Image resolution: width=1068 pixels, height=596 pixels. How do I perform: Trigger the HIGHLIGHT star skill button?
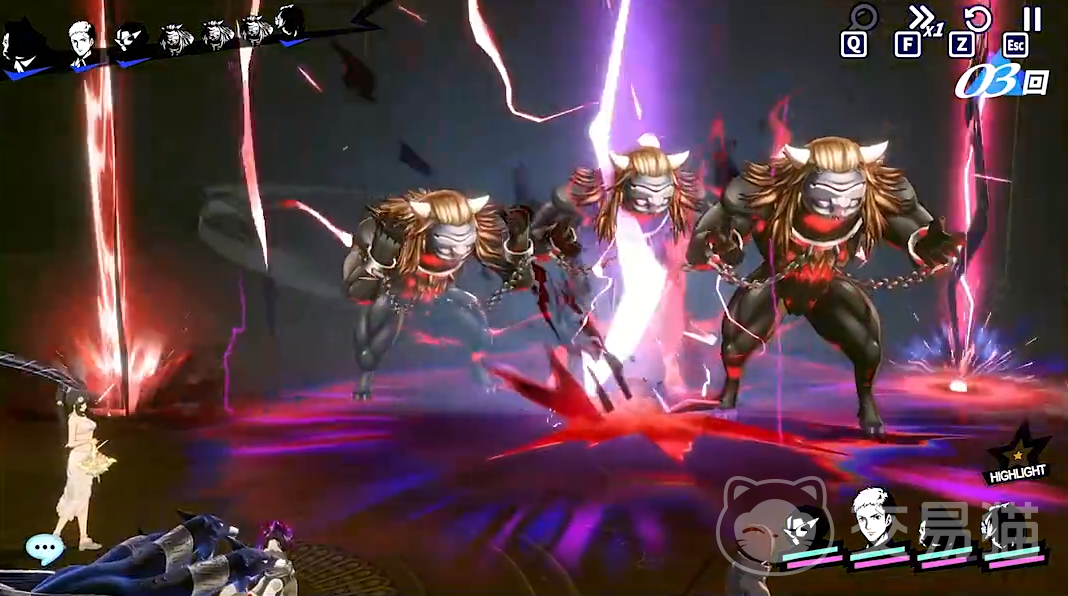[1018, 455]
